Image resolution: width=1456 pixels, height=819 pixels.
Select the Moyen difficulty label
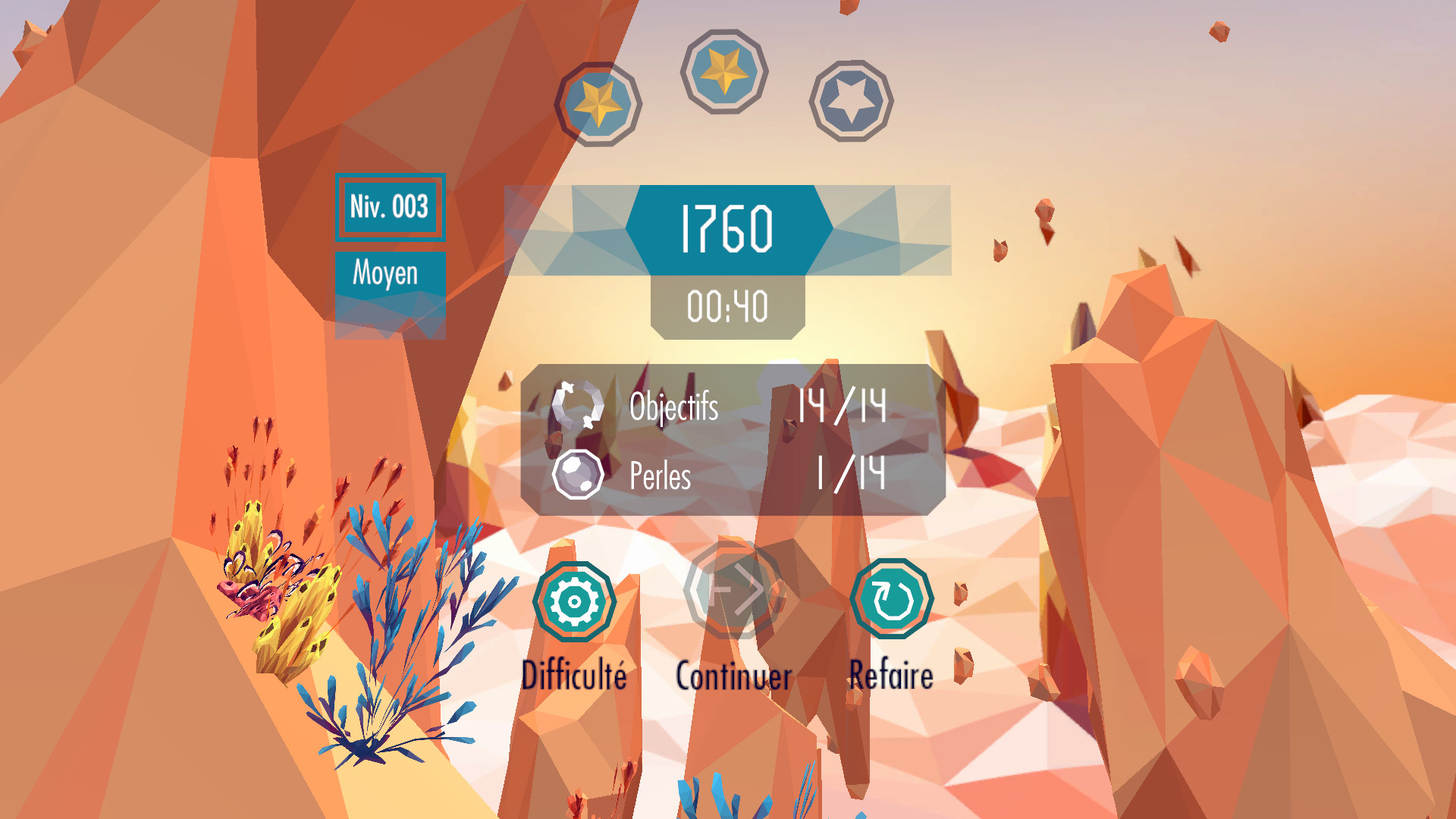click(x=386, y=271)
